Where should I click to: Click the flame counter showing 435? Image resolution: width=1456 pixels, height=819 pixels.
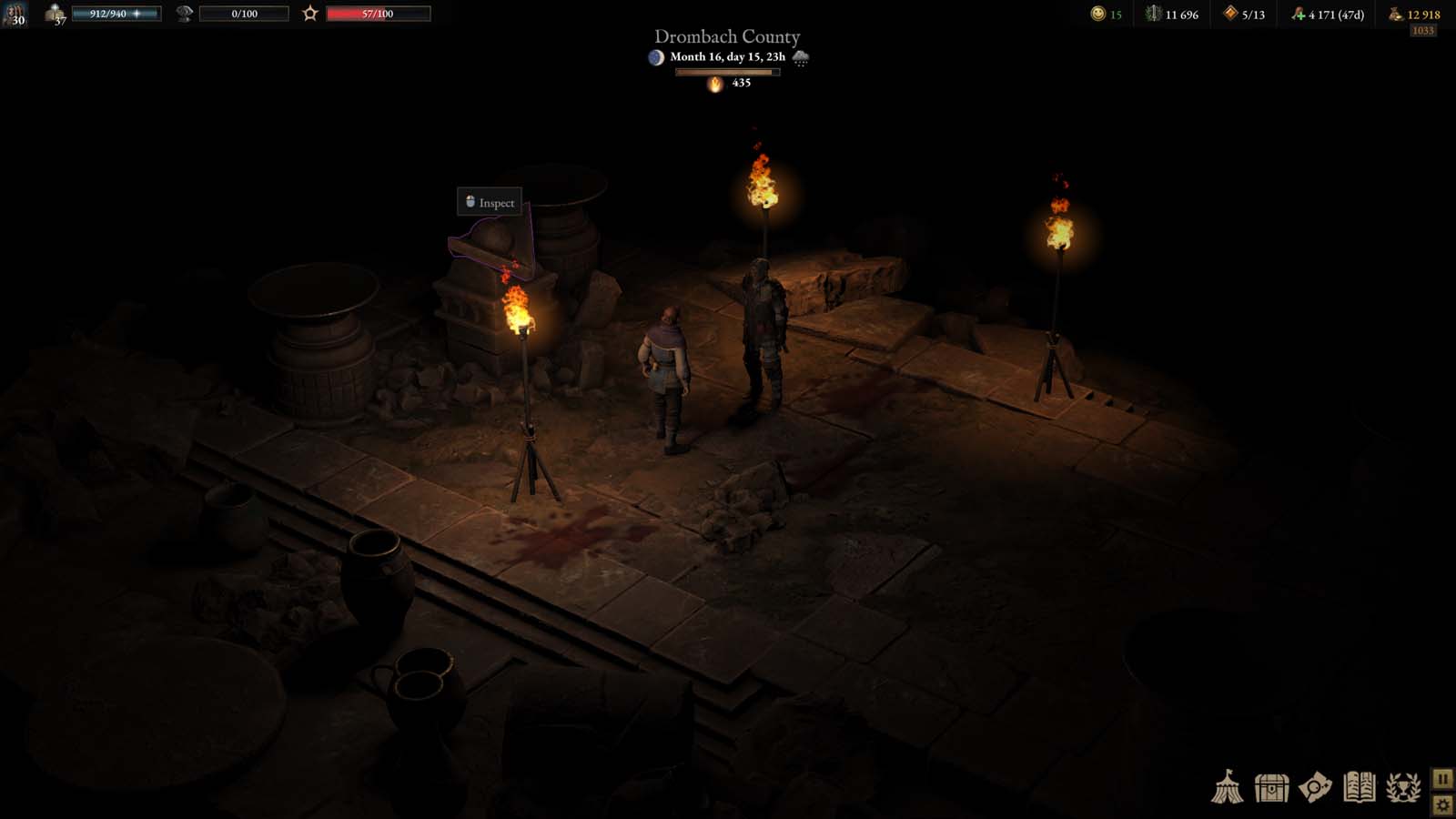[728, 85]
